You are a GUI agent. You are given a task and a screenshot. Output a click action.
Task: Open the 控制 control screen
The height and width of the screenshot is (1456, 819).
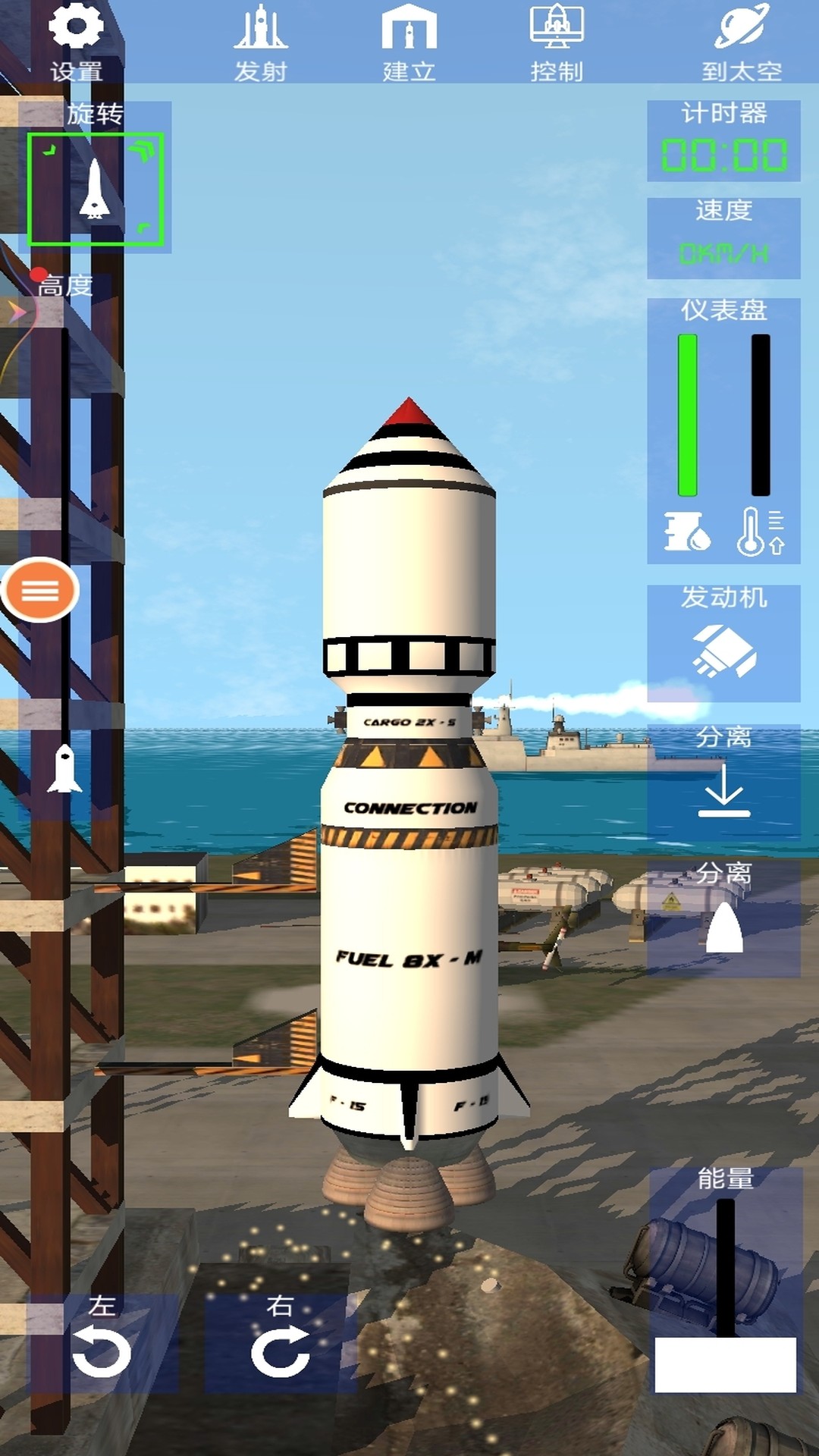557,42
